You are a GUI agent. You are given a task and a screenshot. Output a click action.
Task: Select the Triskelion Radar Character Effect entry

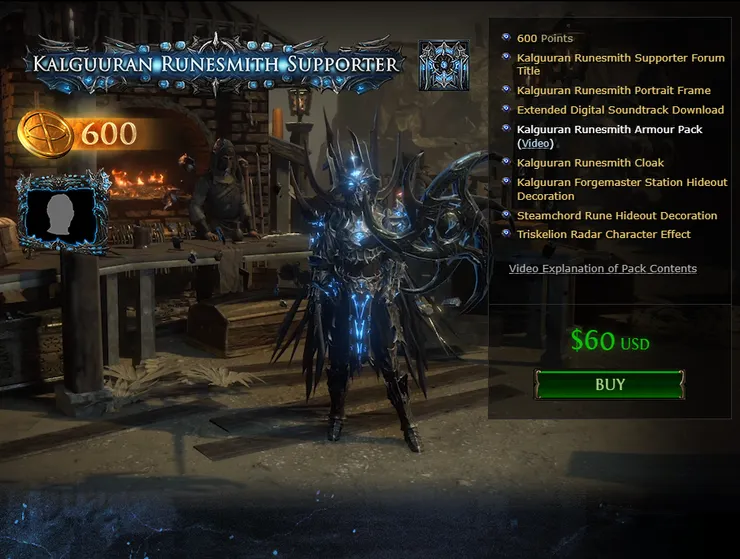[603, 234]
